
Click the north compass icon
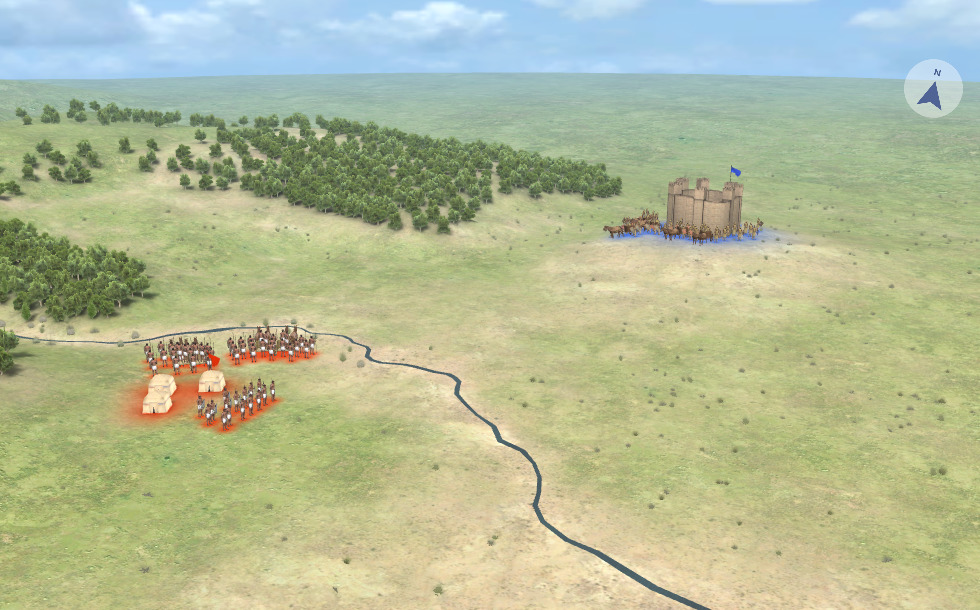click(x=932, y=89)
